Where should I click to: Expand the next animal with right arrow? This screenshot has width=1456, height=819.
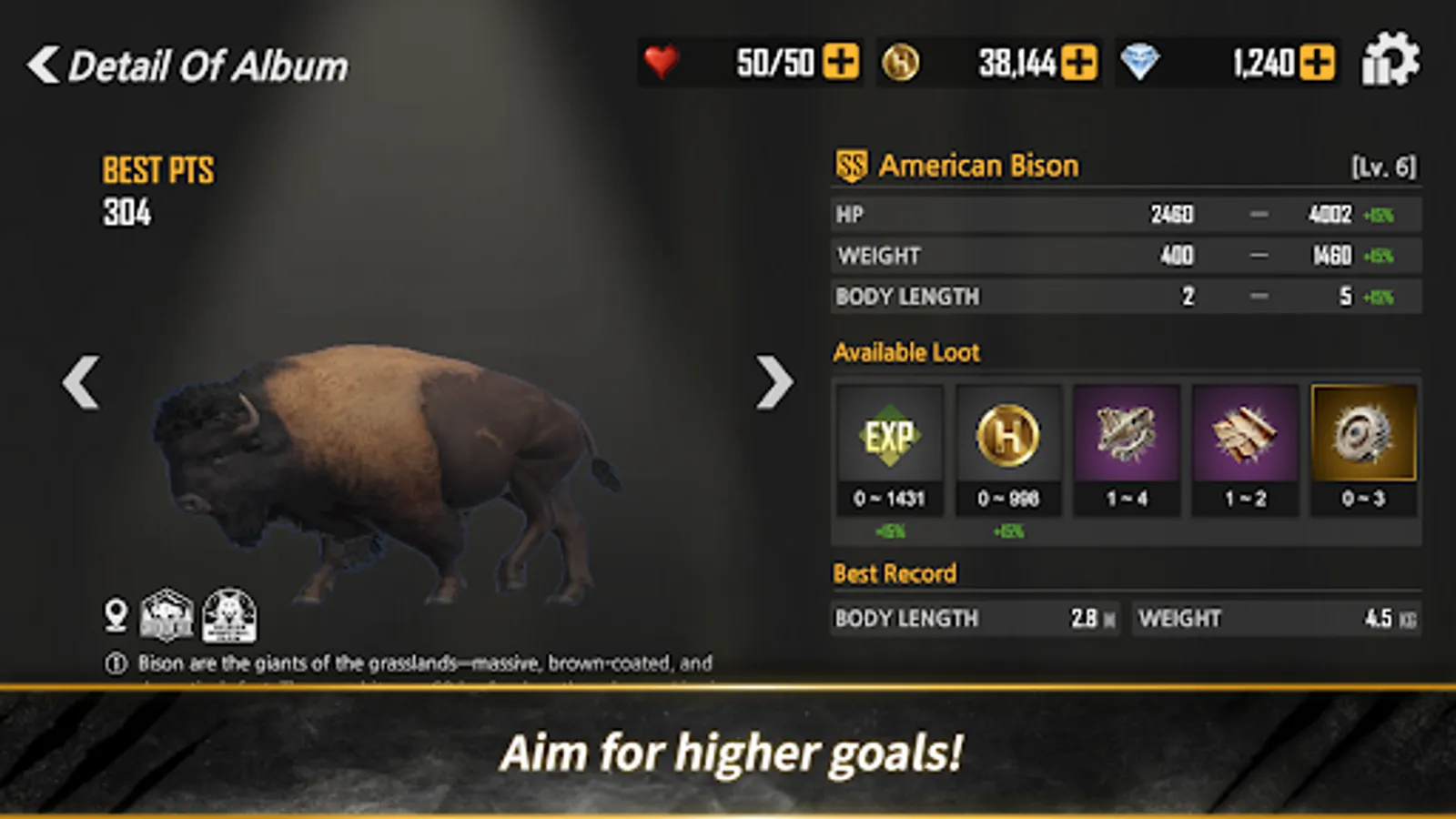click(774, 383)
